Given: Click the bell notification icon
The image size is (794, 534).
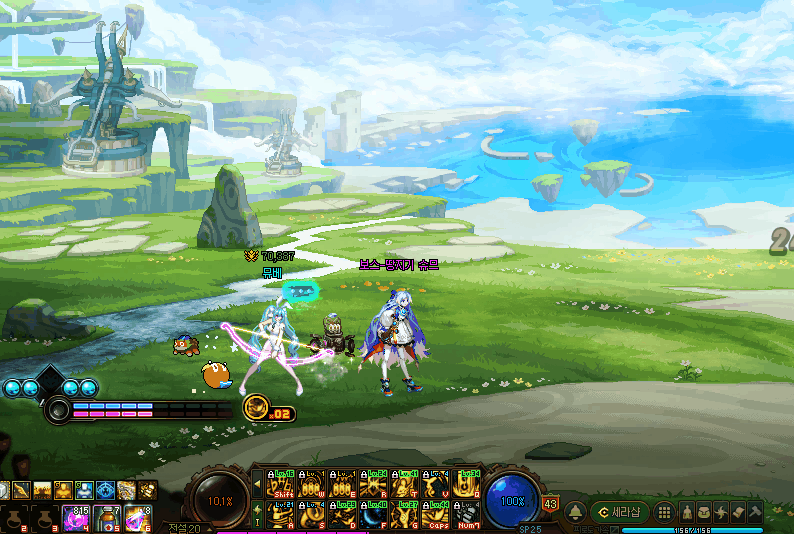Looking at the screenshot, I should point(576,512).
